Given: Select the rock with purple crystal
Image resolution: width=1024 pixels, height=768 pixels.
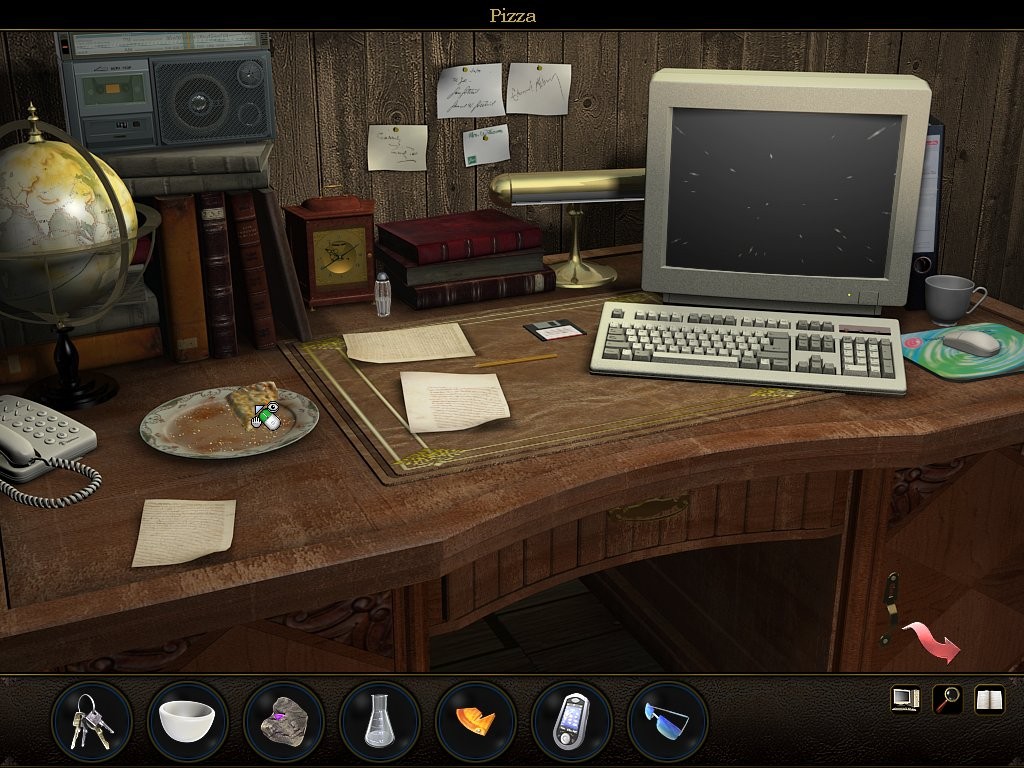Looking at the screenshot, I should [x=283, y=721].
